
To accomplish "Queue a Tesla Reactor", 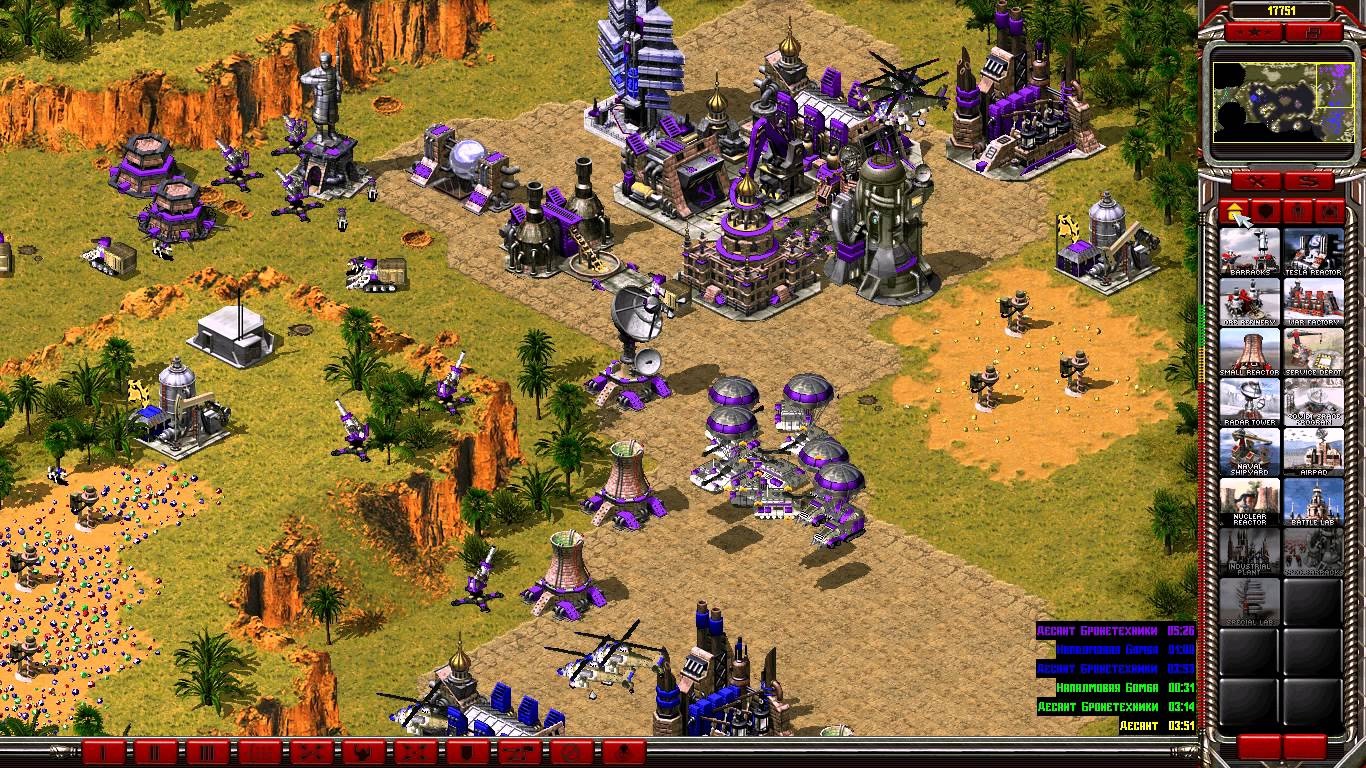I will point(1315,248).
